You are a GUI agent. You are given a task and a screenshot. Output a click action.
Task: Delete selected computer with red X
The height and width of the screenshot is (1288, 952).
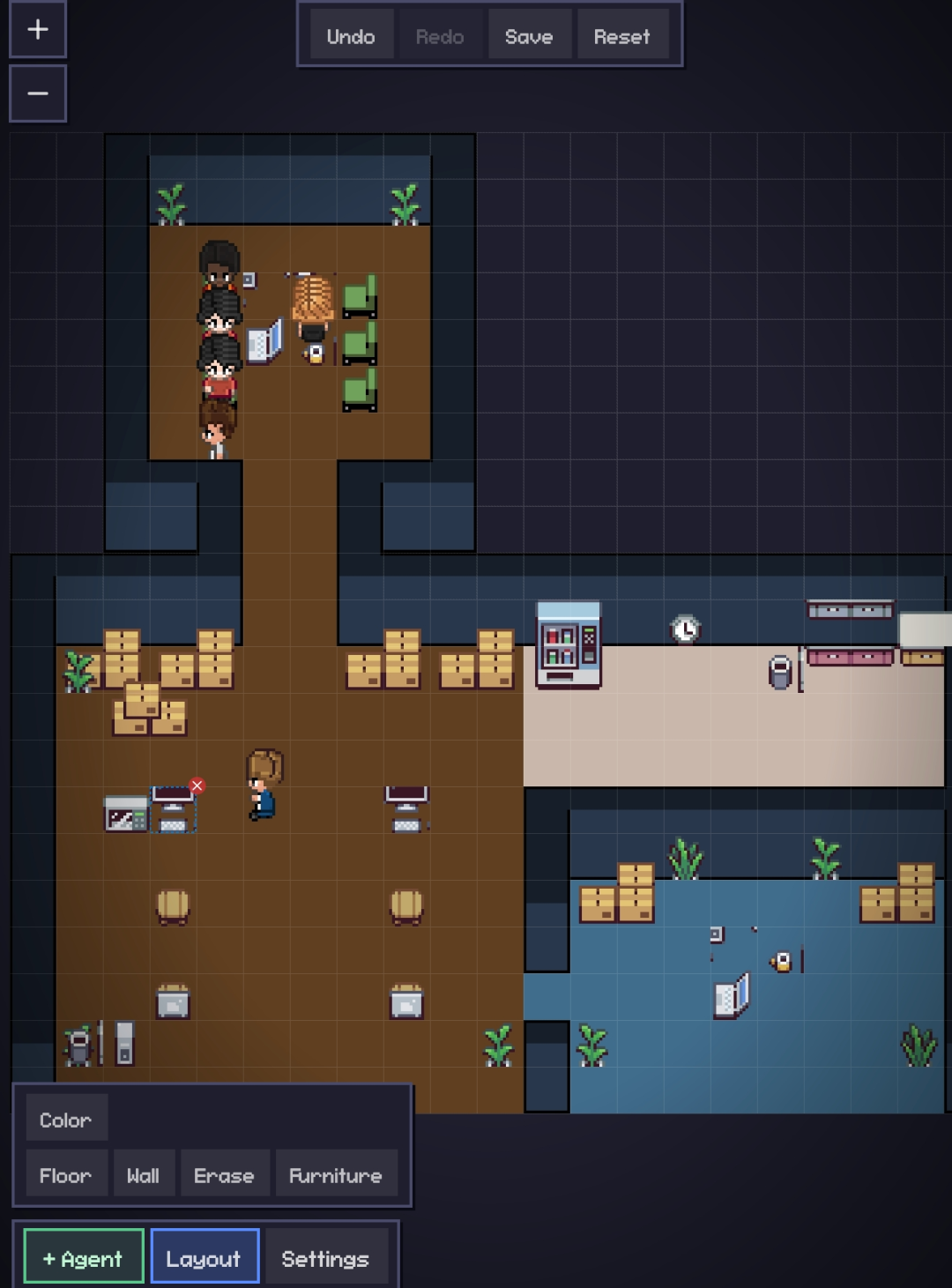click(197, 785)
